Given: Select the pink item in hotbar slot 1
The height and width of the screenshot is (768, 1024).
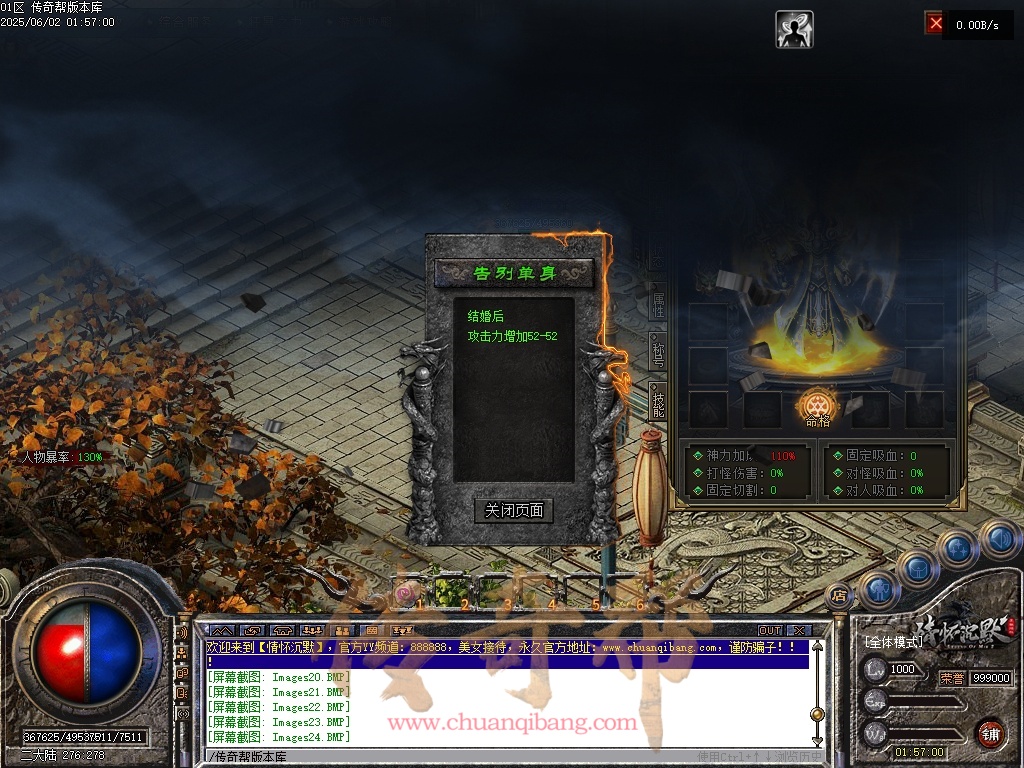Looking at the screenshot, I should pyautogui.click(x=405, y=594).
